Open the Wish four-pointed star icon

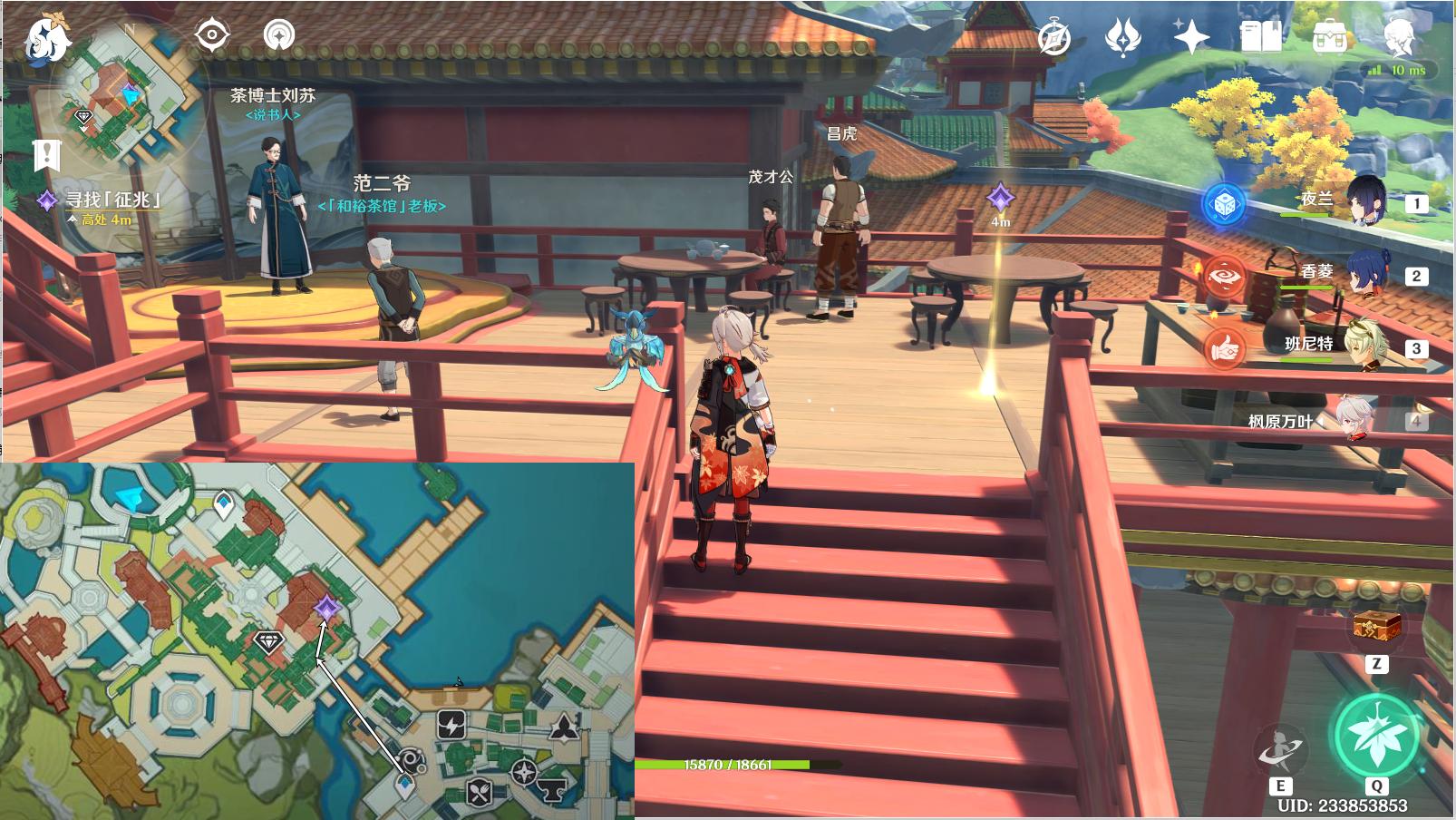click(x=1190, y=38)
